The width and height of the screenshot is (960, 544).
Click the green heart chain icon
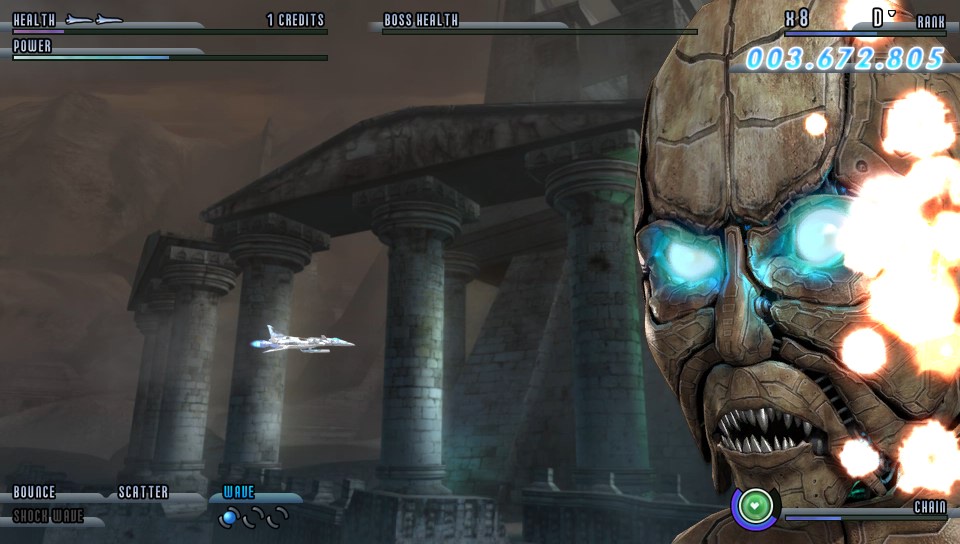[x=759, y=506]
